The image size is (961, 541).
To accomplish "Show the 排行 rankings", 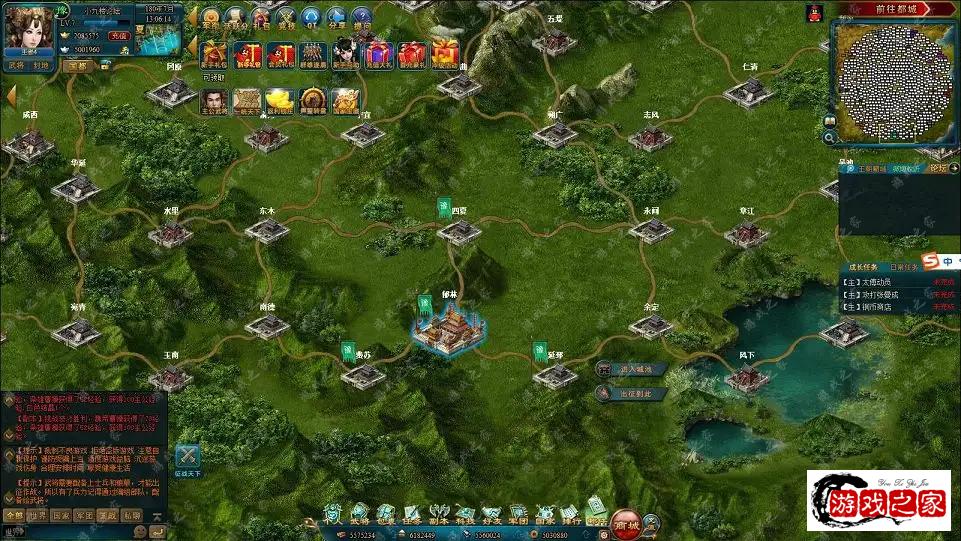I will pyautogui.click(x=570, y=515).
